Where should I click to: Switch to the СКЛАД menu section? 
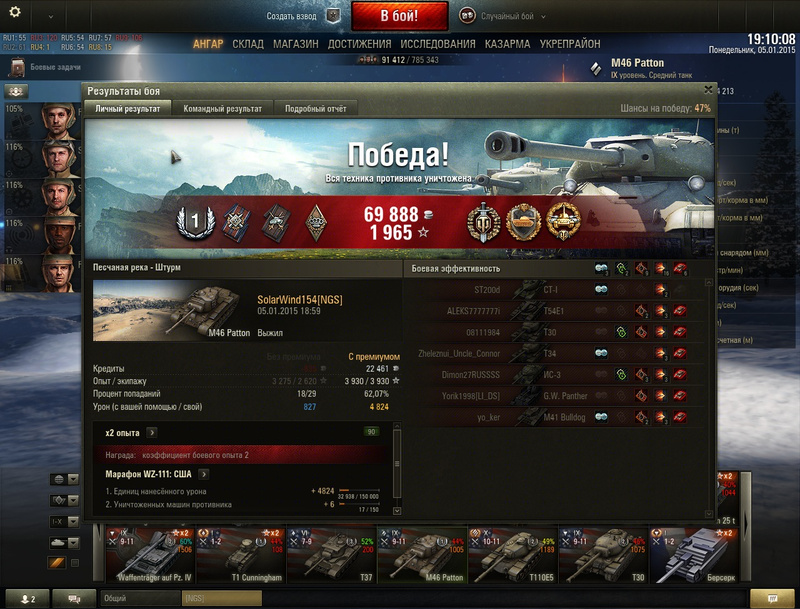click(248, 45)
